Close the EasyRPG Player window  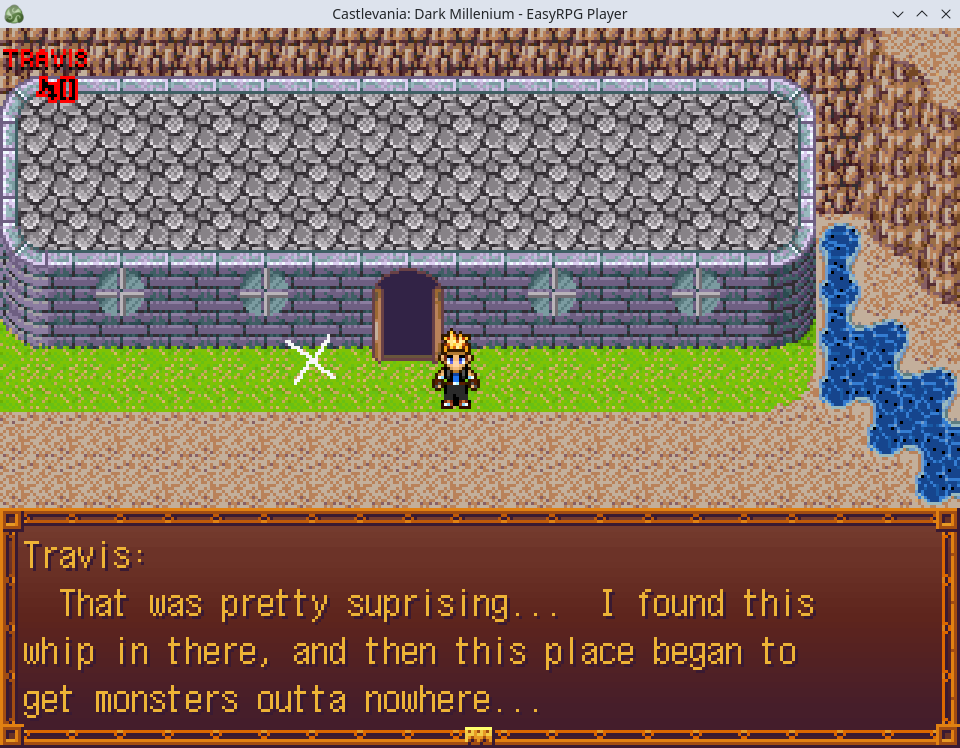point(945,14)
